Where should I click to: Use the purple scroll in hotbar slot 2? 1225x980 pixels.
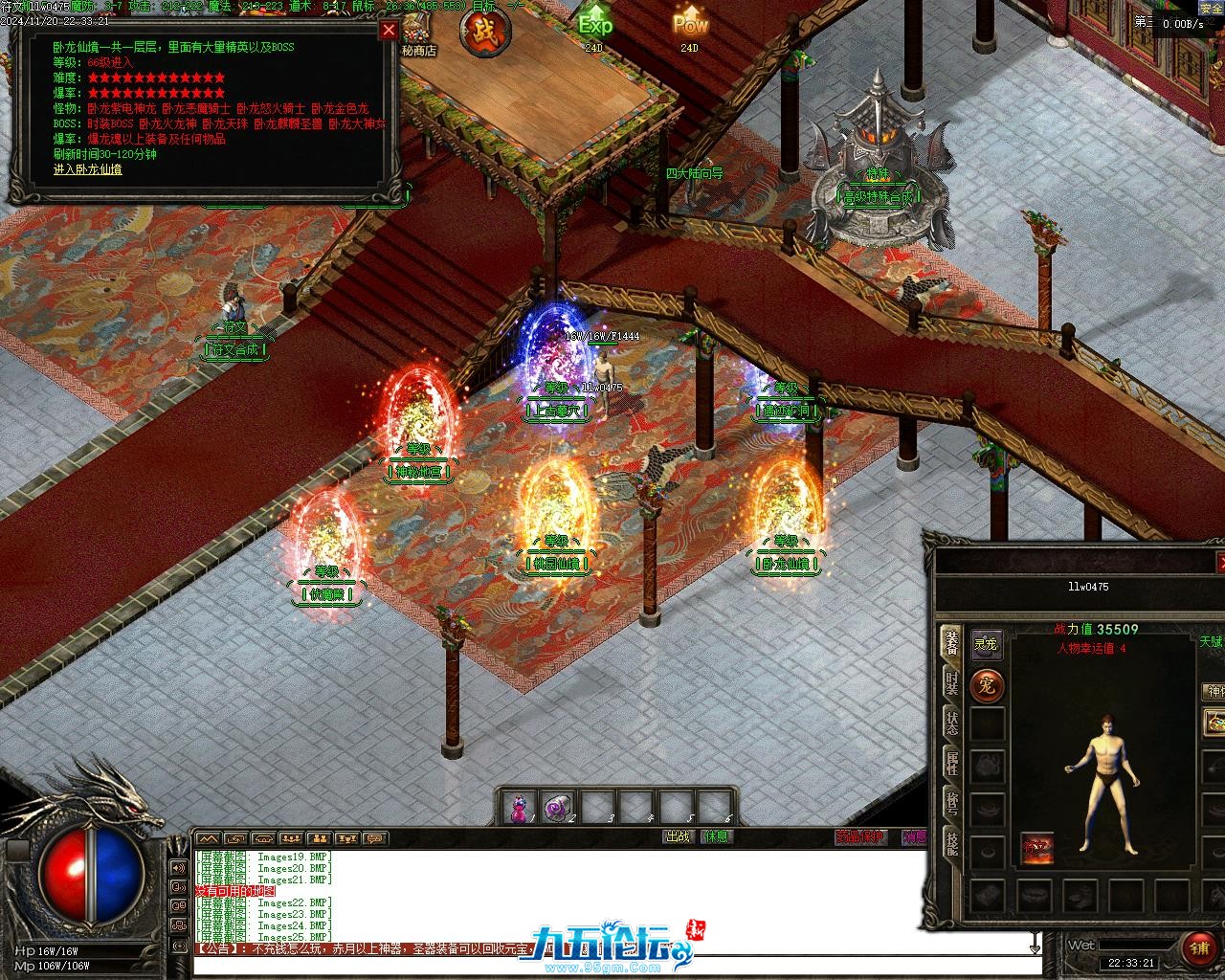(557, 809)
